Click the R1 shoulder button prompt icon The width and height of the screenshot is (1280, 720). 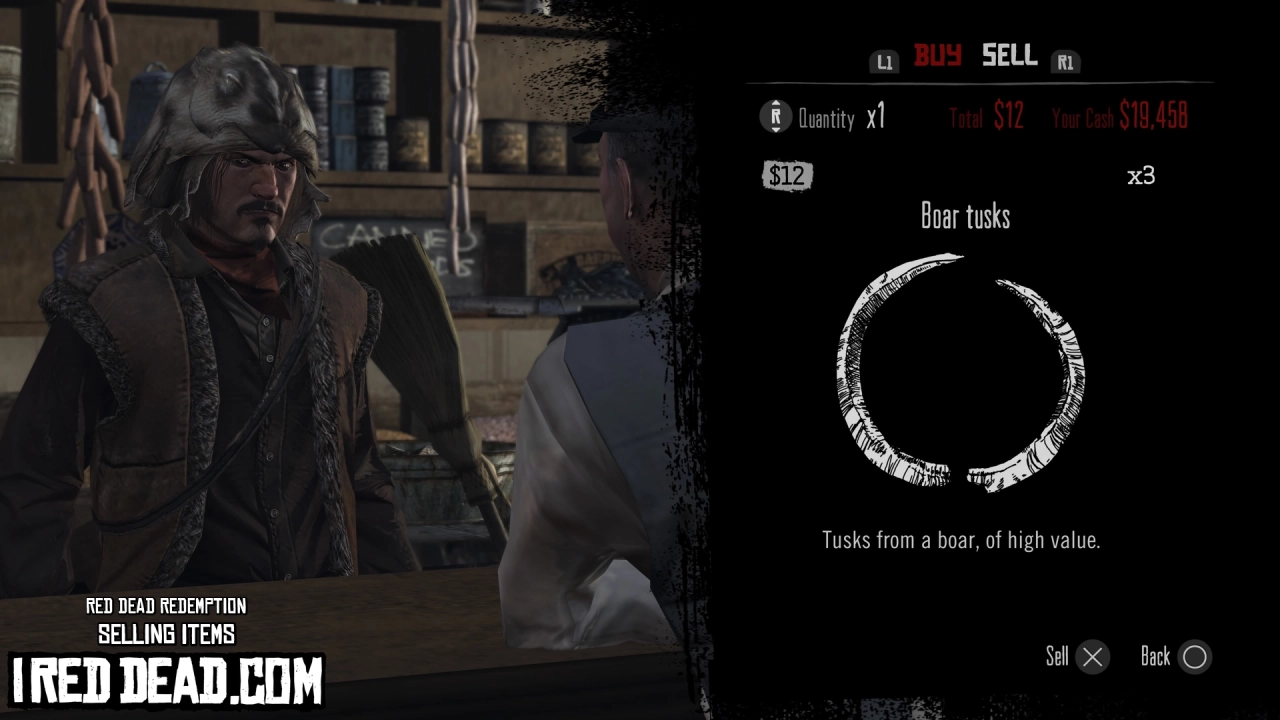(x=1066, y=61)
